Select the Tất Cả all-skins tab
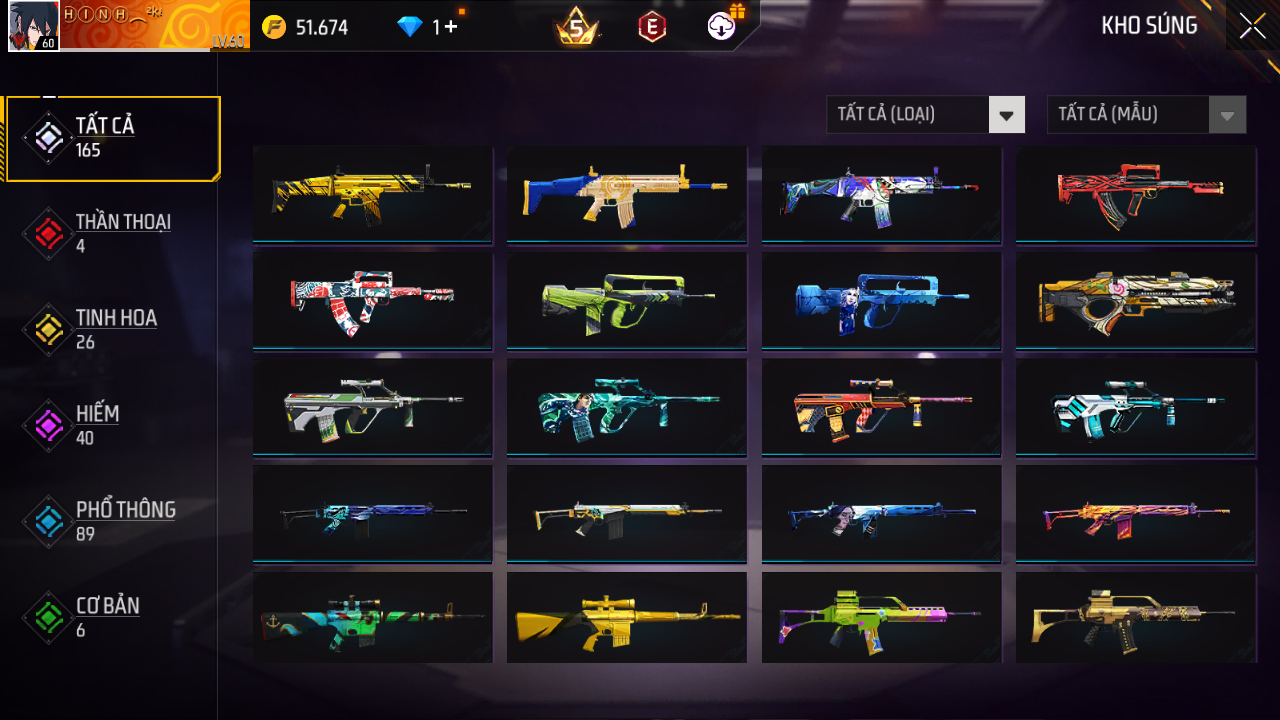The height and width of the screenshot is (720, 1280). pyautogui.click(x=112, y=138)
